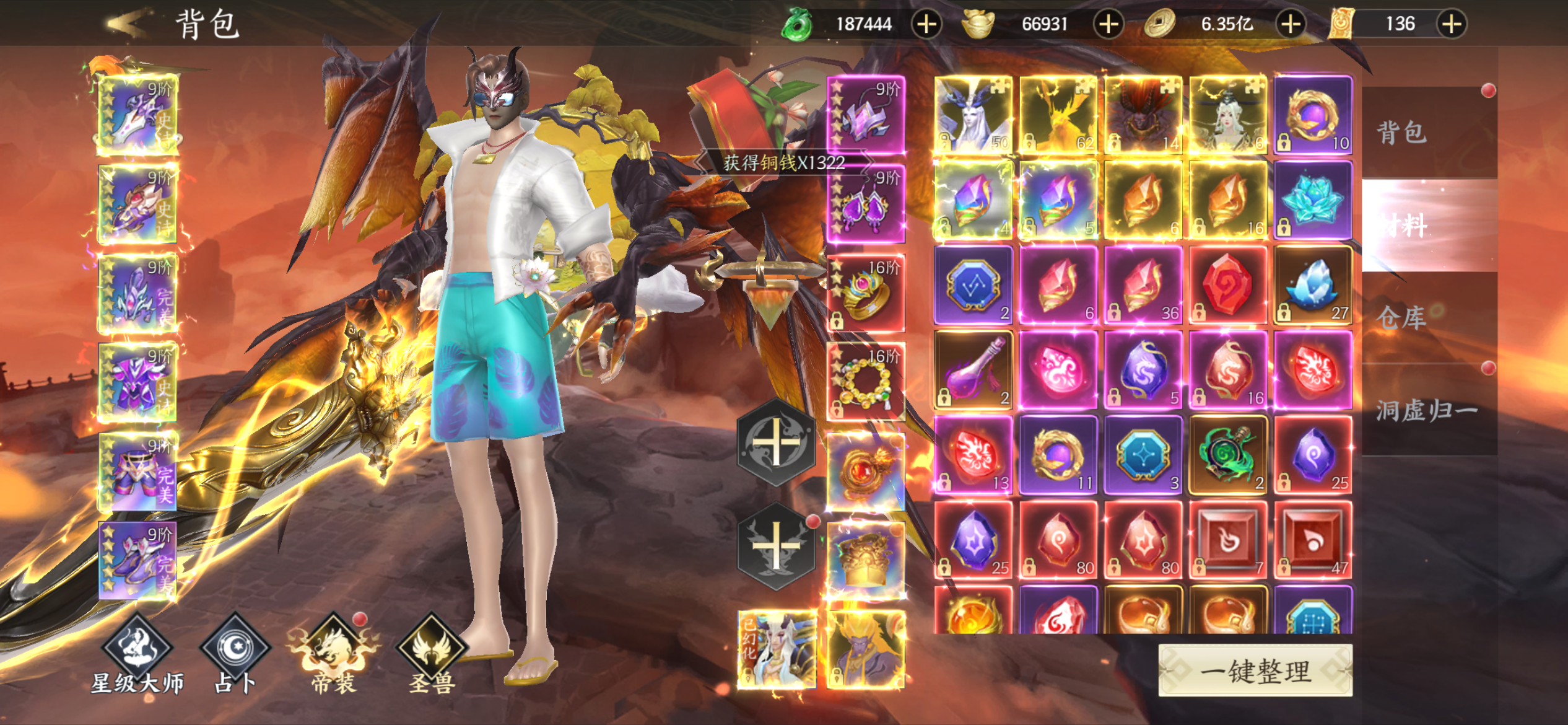
Task: Select the white-haired horned character fragment
Action: tap(973, 115)
